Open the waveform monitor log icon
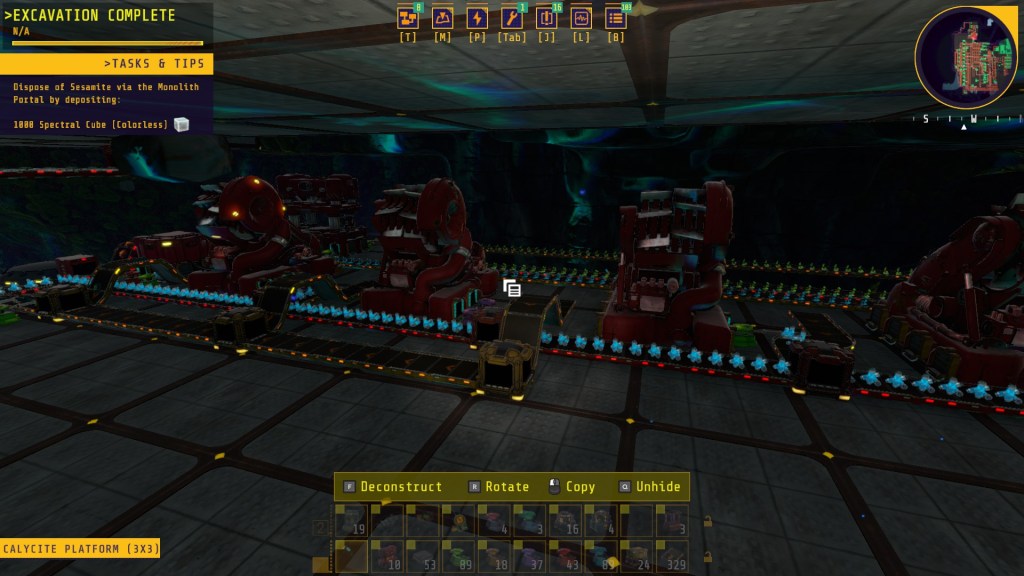The height and width of the screenshot is (576, 1024). pos(580,18)
